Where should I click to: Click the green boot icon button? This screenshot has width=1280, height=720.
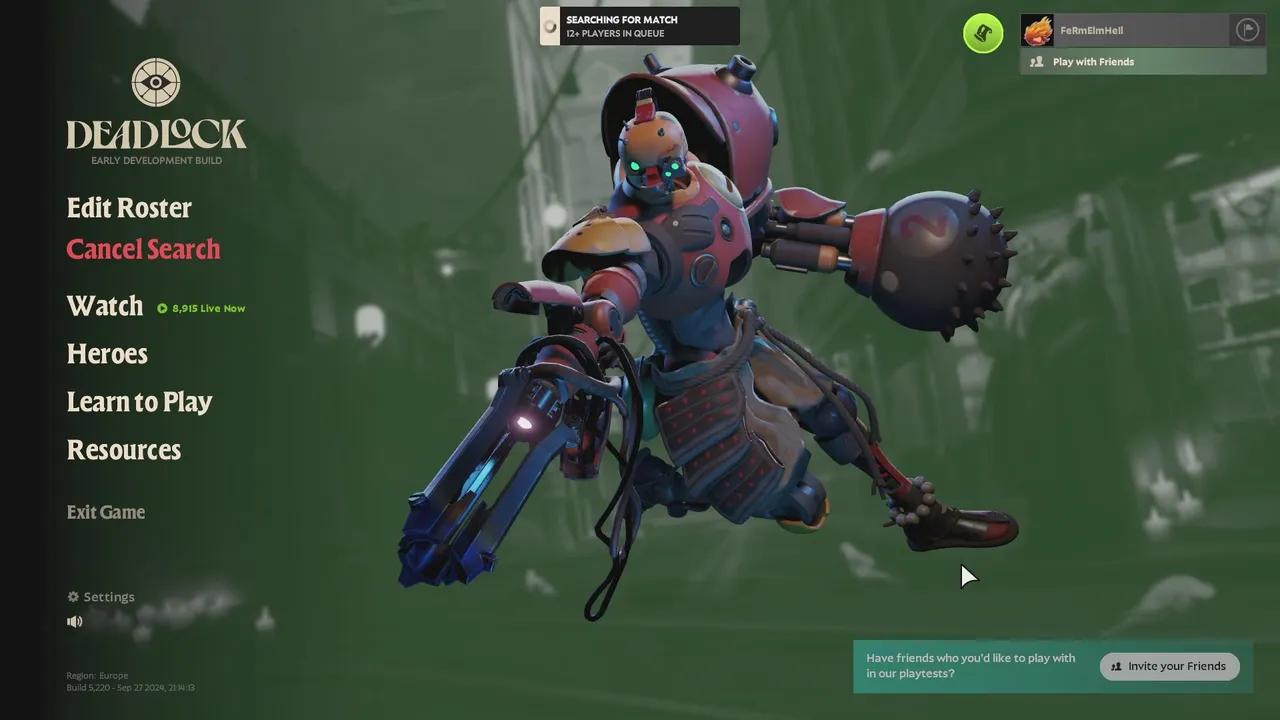[983, 33]
